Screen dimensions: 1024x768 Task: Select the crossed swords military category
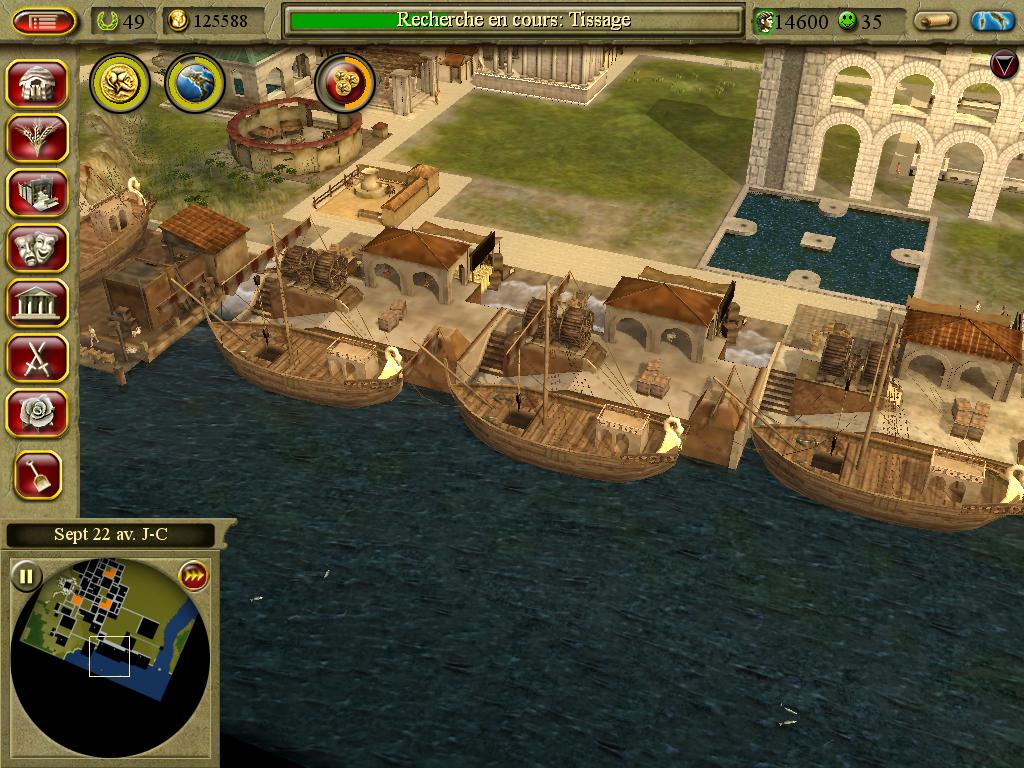[38, 357]
